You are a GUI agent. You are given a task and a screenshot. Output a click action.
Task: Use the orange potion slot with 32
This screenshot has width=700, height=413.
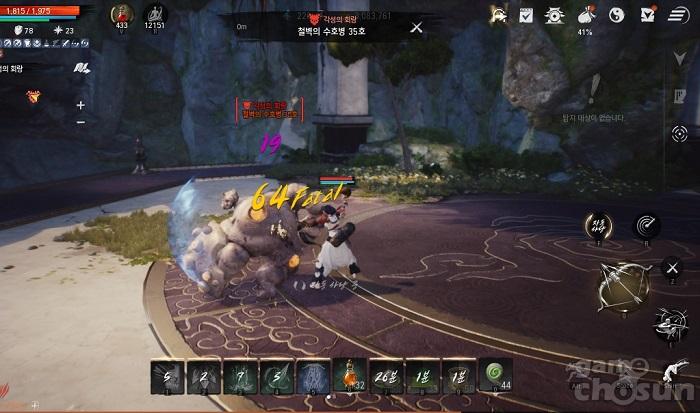click(x=348, y=376)
